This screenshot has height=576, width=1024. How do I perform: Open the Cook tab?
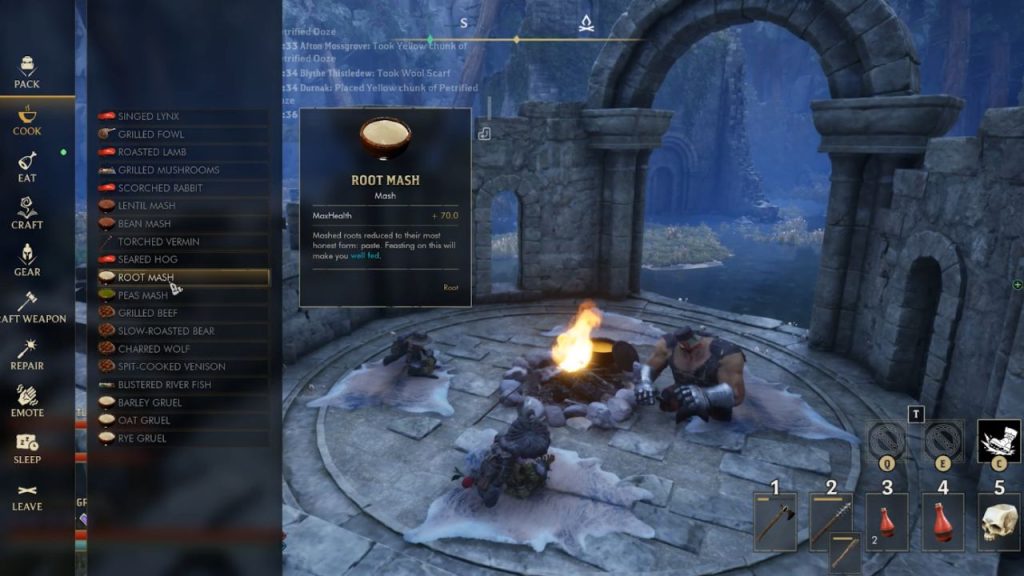[27, 119]
